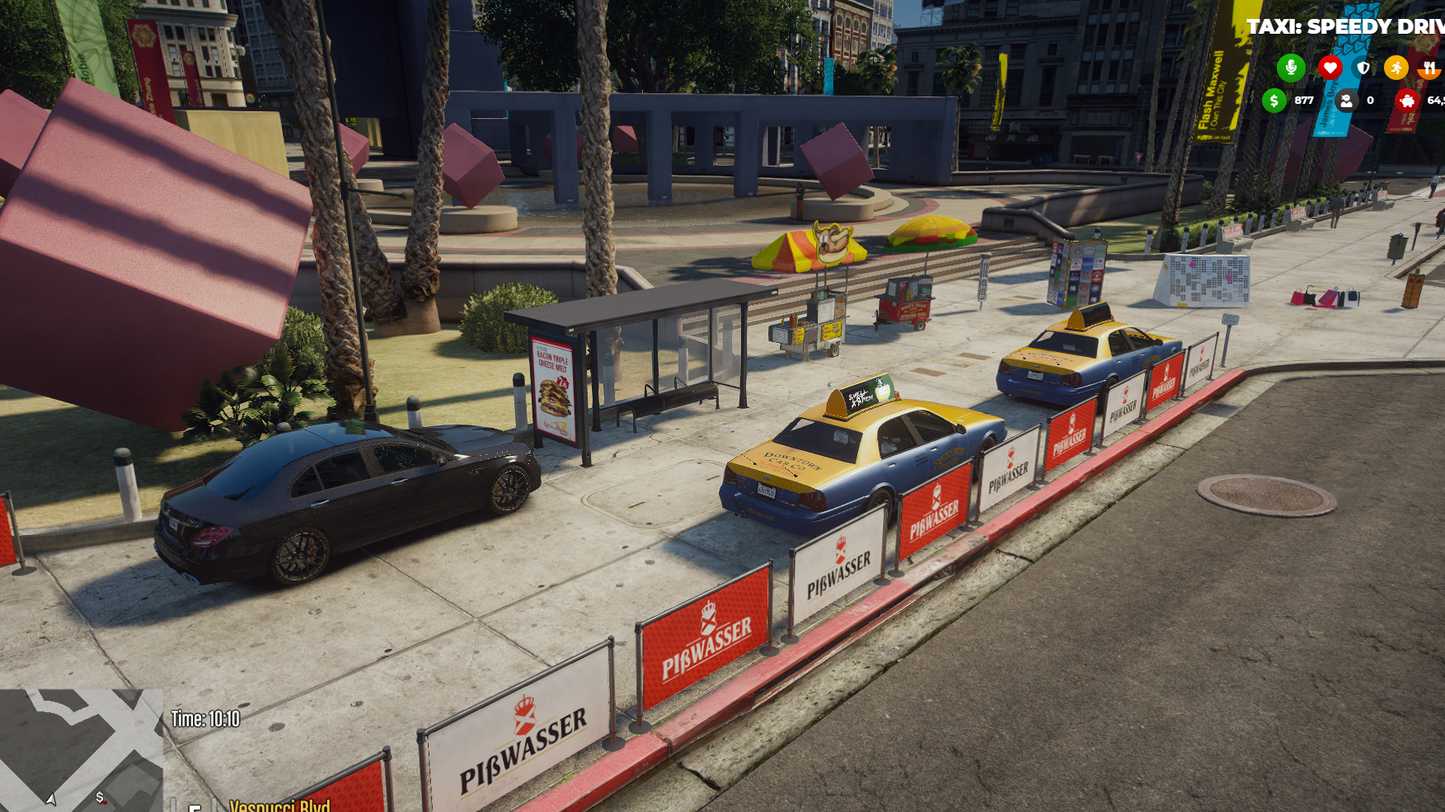Viewport: 1445px width, 812px height.
Task: Click the shield armor icon
Action: 1363,67
